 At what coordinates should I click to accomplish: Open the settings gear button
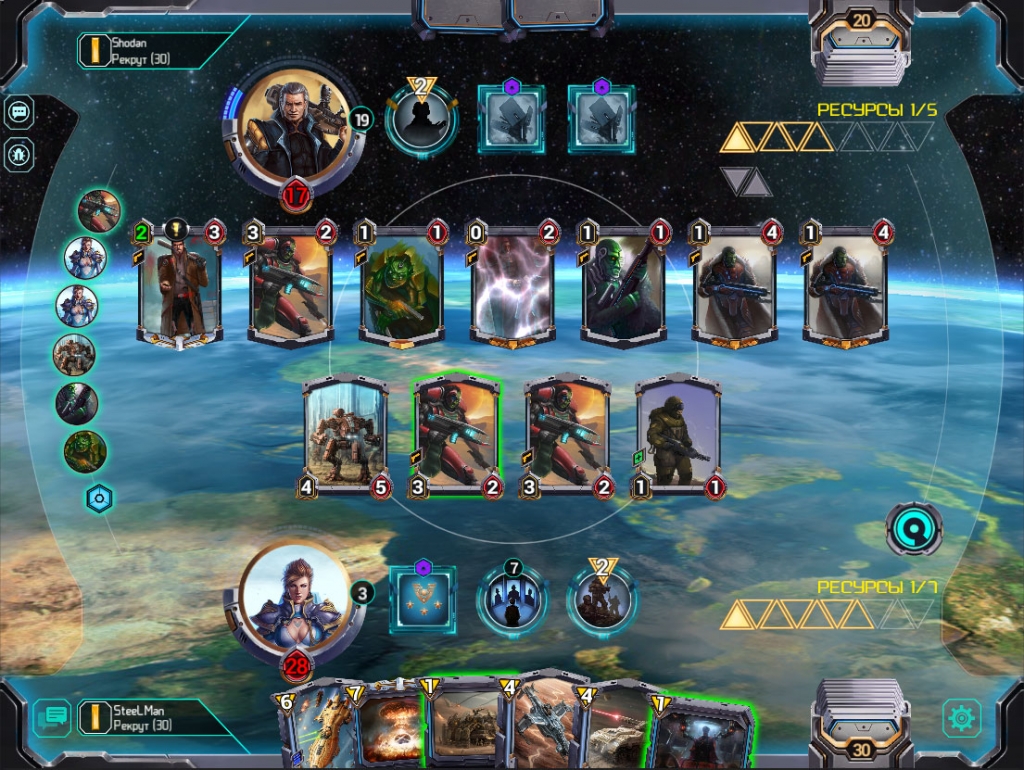tap(962, 717)
